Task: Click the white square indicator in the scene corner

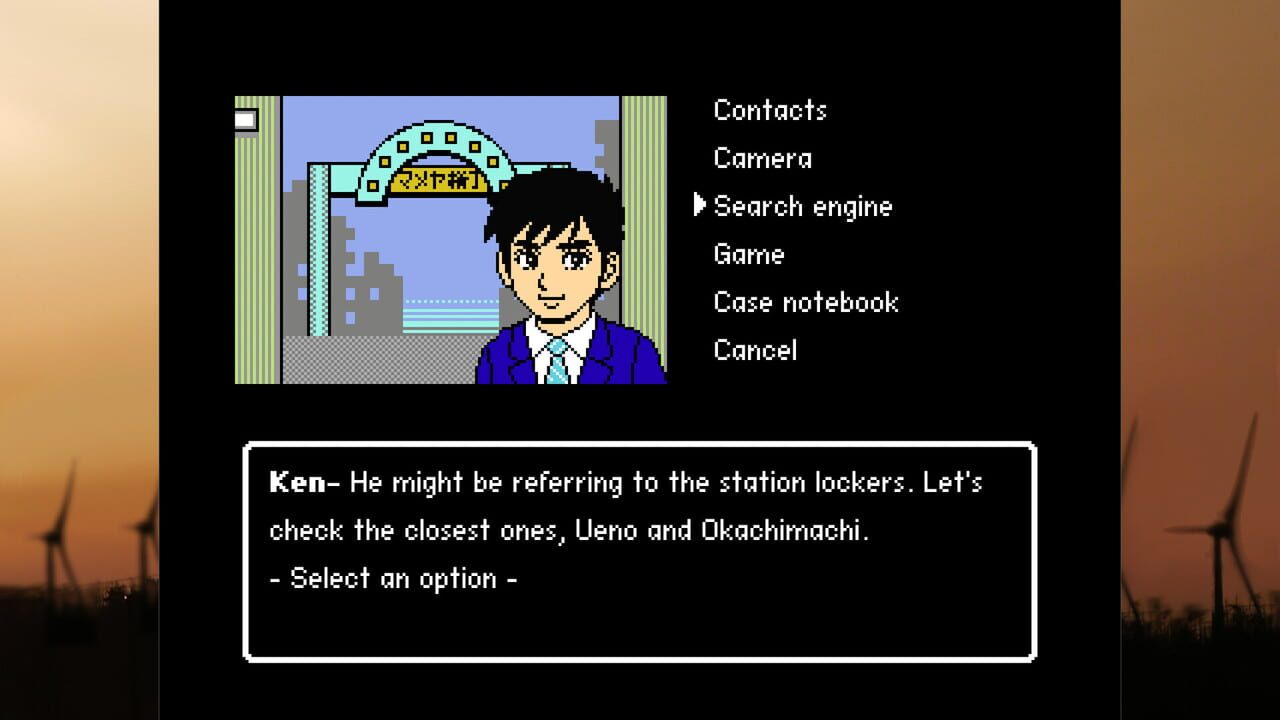Action: click(247, 118)
